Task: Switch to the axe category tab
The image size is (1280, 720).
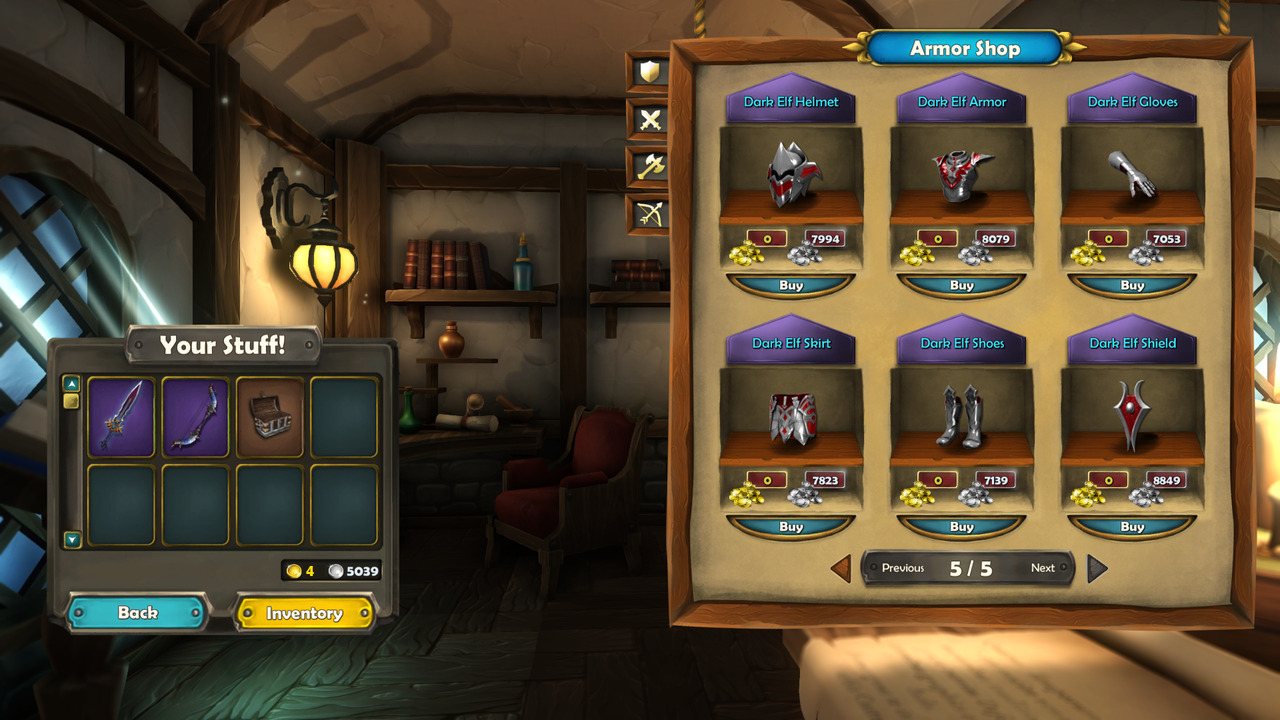Action: pyautogui.click(x=649, y=167)
